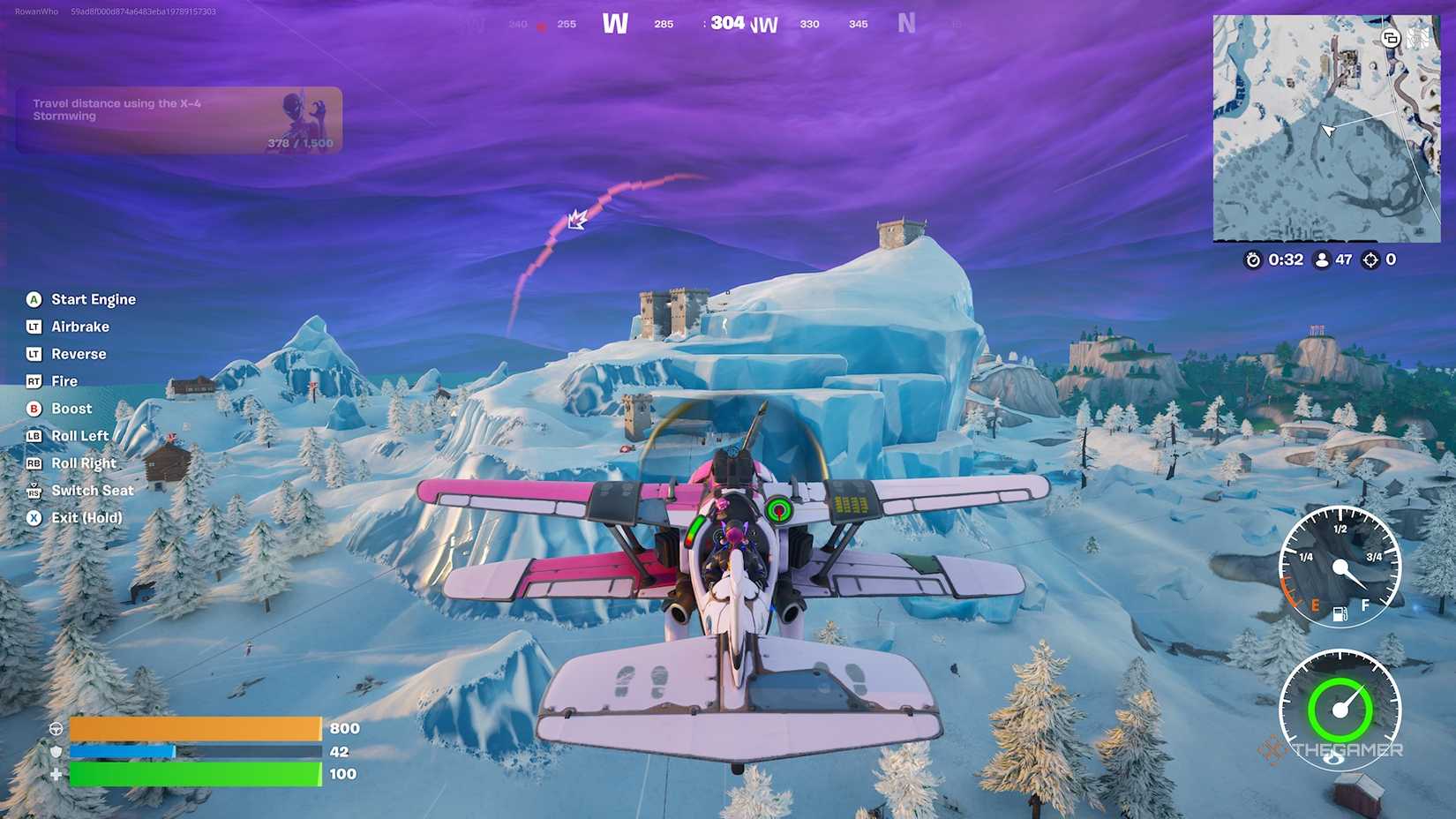Image resolution: width=1456 pixels, height=819 pixels.
Task: Click the steering wheel icon near the orange bar
Action: click(x=57, y=729)
